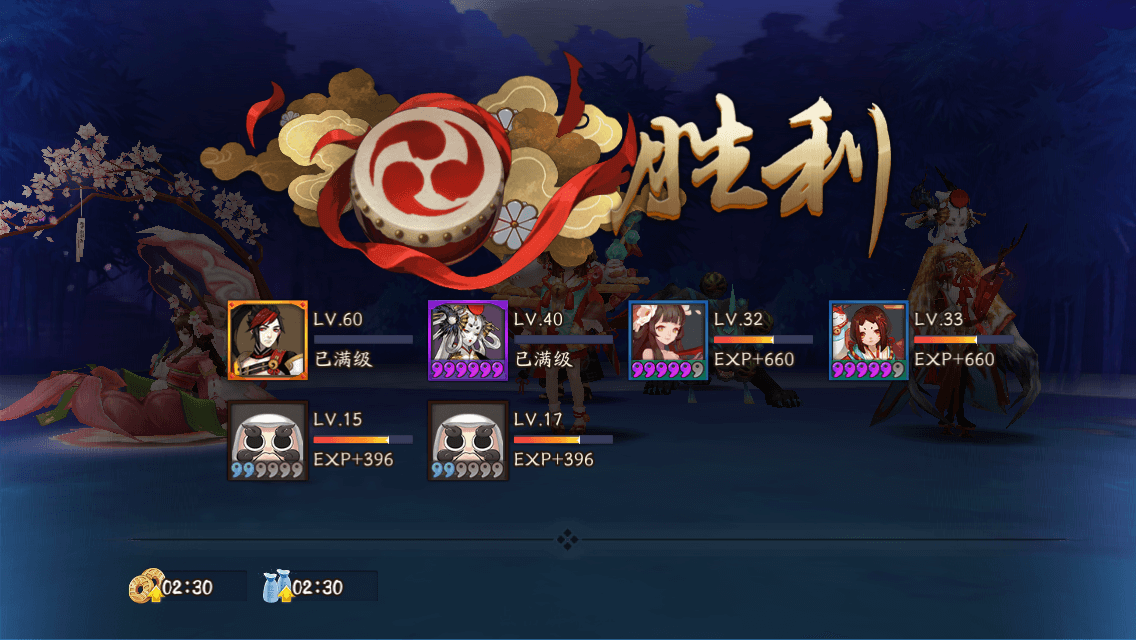Choose the LV.32 shikigami portrait
The height and width of the screenshot is (640, 1136).
click(x=668, y=340)
